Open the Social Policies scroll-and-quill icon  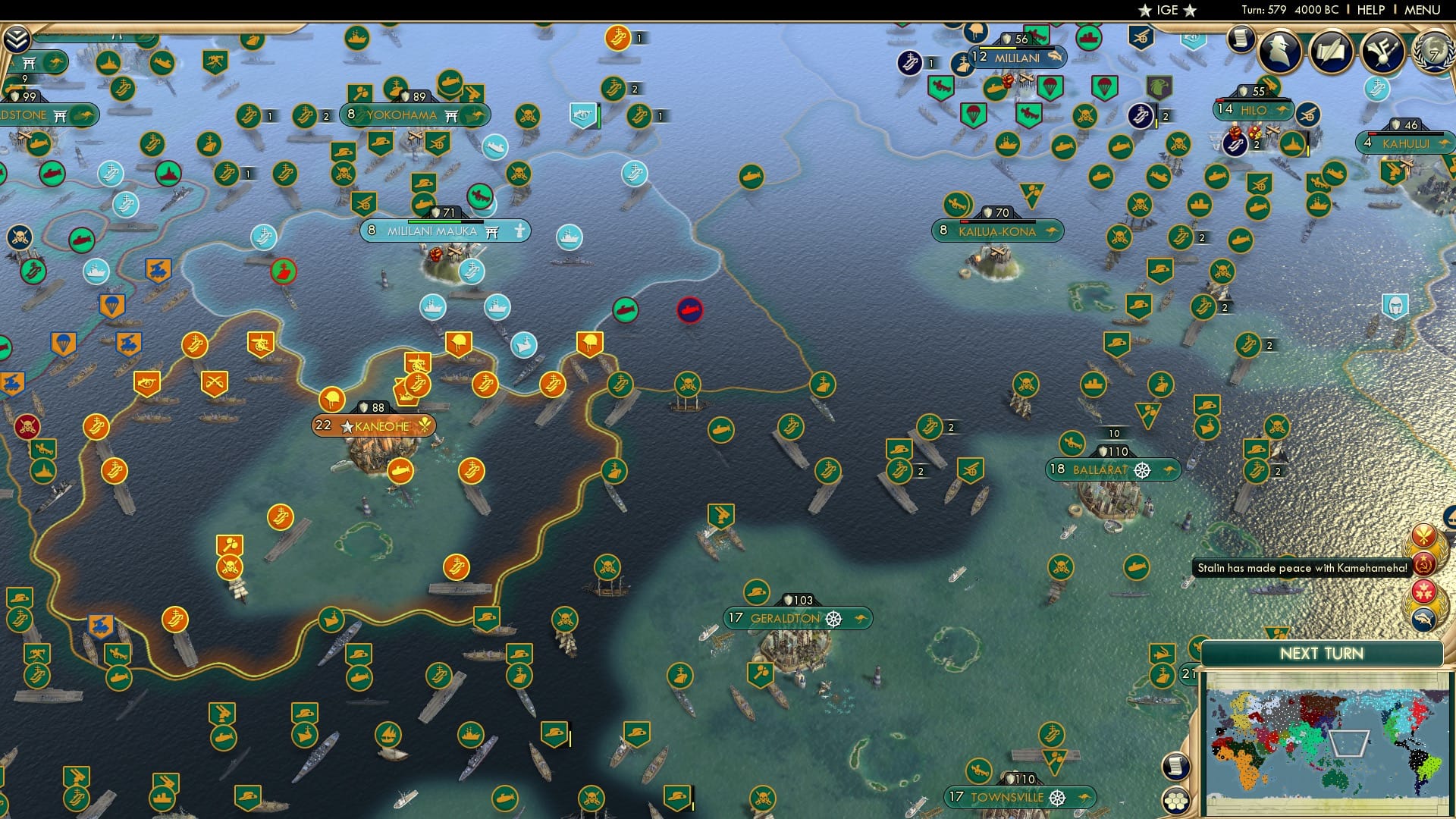[x=1332, y=53]
